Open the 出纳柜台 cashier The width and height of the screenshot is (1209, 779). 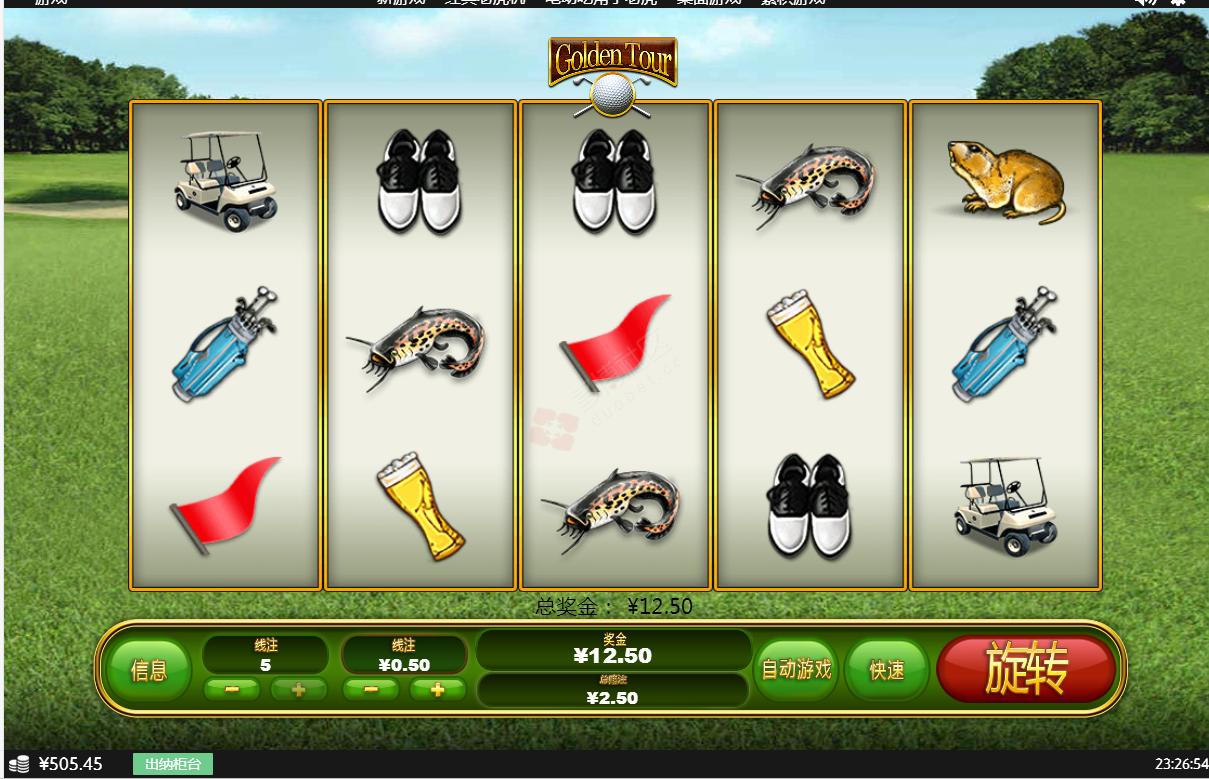pos(173,765)
